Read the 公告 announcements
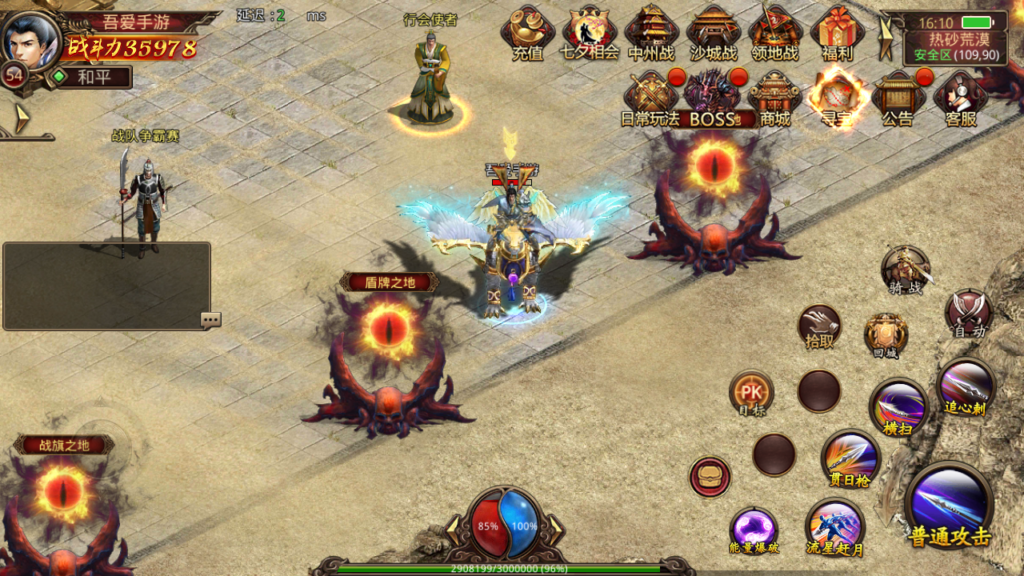1024x576 pixels. pyautogui.click(x=897, y=98)
